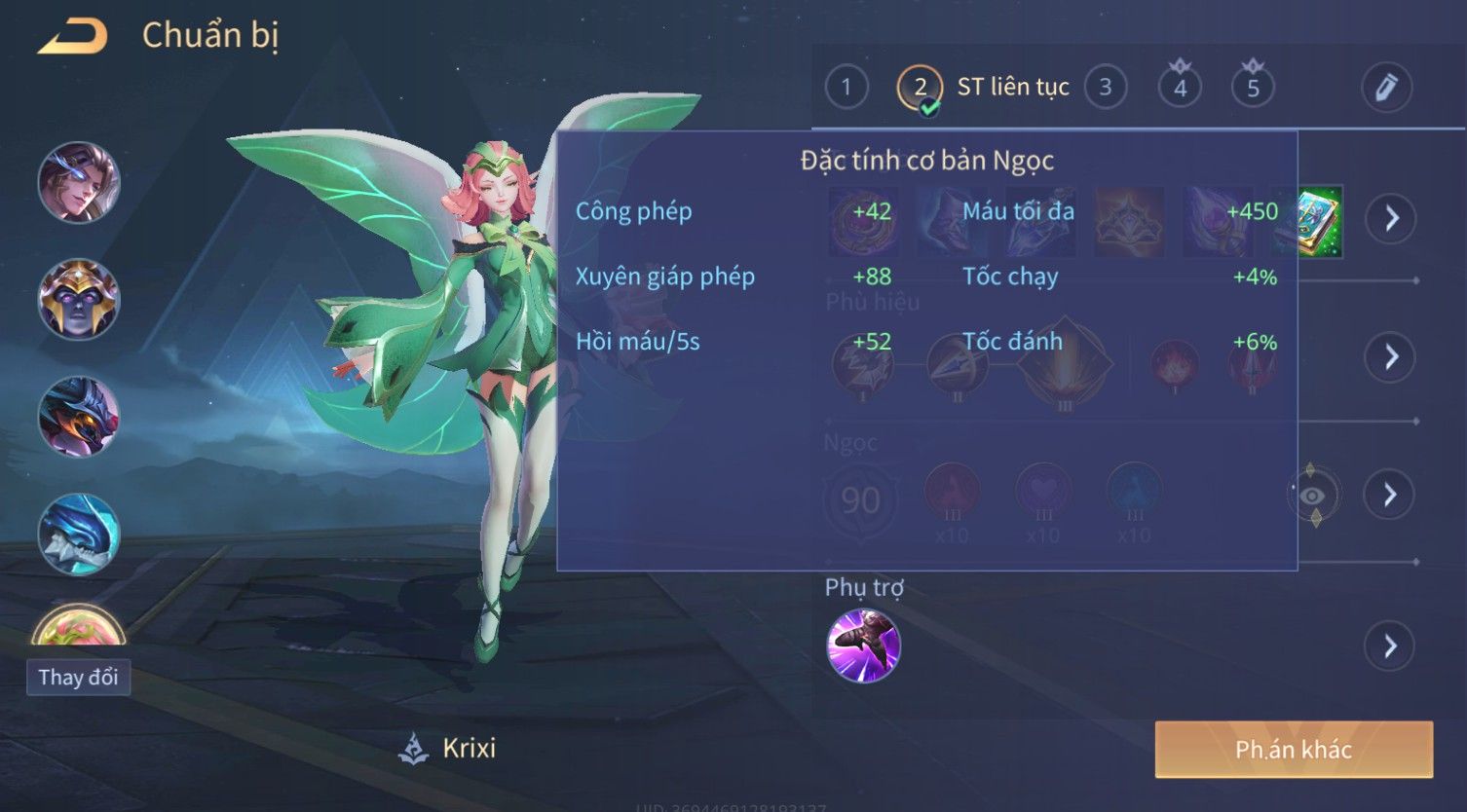
Task: Switch to preset tab 3
Action: (x=1105, y=88)
